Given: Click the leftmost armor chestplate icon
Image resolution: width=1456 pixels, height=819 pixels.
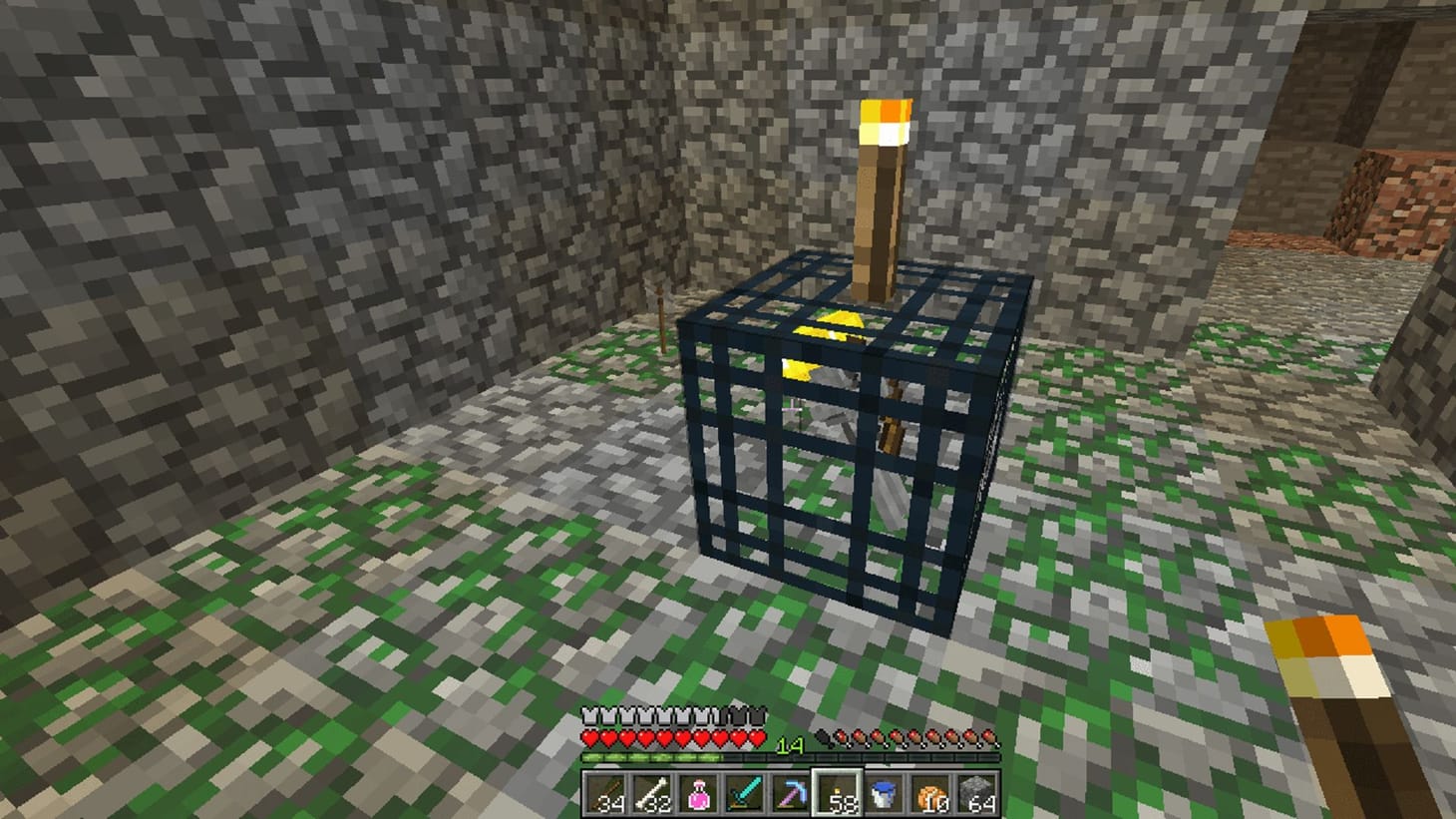Looking at the screenshot, I should coord(587,715).
